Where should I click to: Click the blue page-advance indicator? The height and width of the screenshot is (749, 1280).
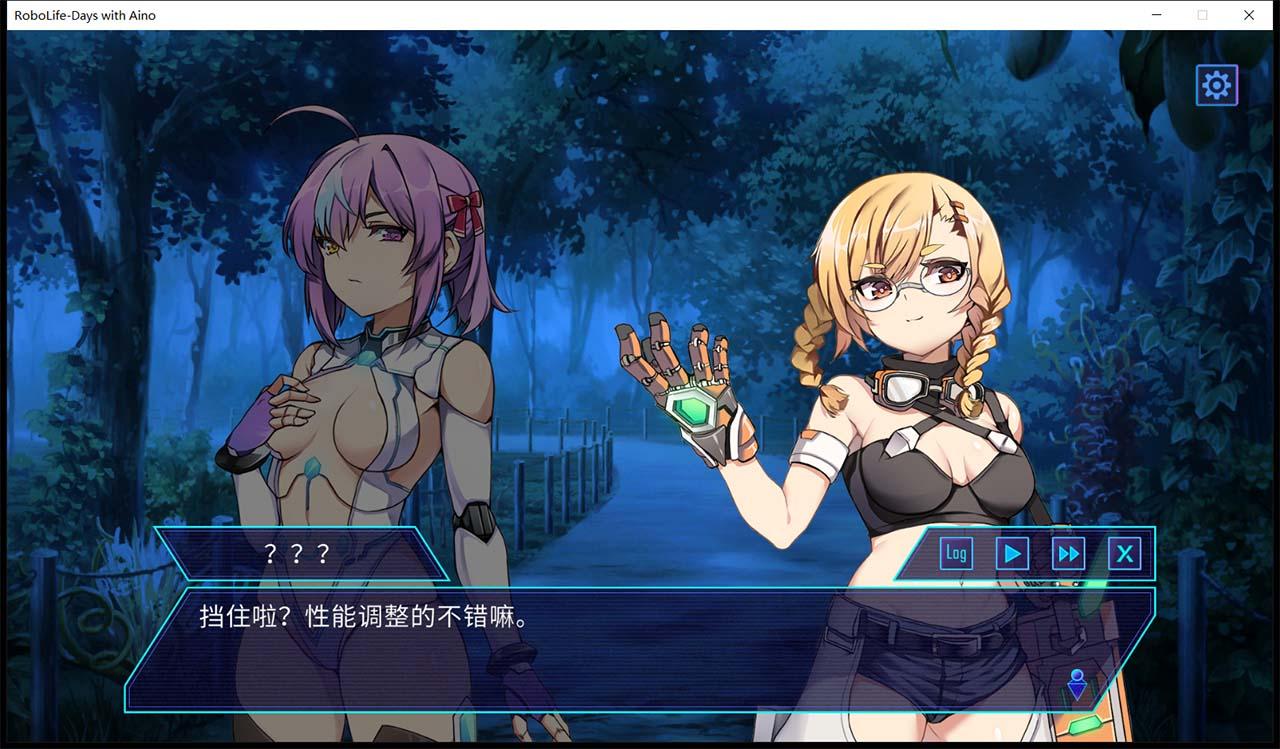tap(1076, 686)
